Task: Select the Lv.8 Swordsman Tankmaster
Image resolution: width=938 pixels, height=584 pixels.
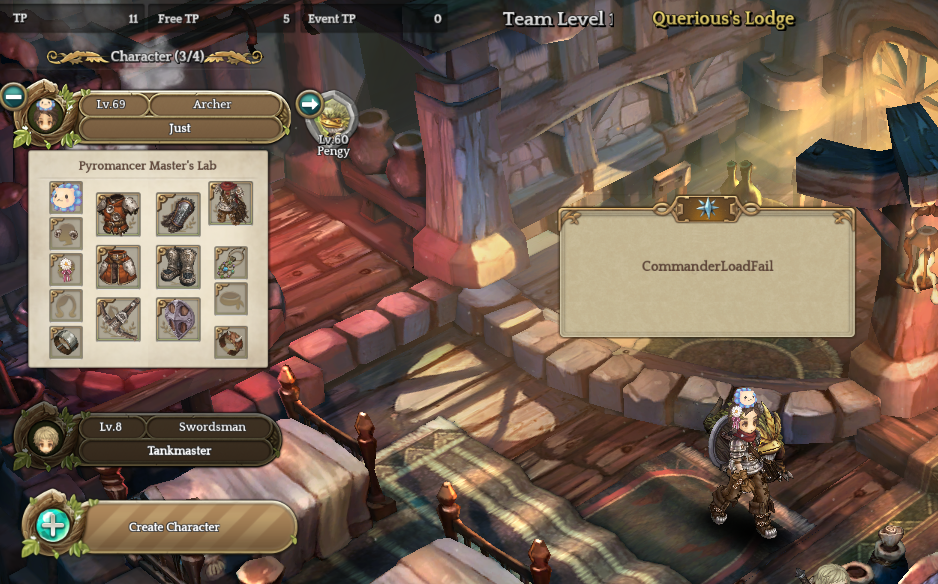Action: tap(180, 439)
